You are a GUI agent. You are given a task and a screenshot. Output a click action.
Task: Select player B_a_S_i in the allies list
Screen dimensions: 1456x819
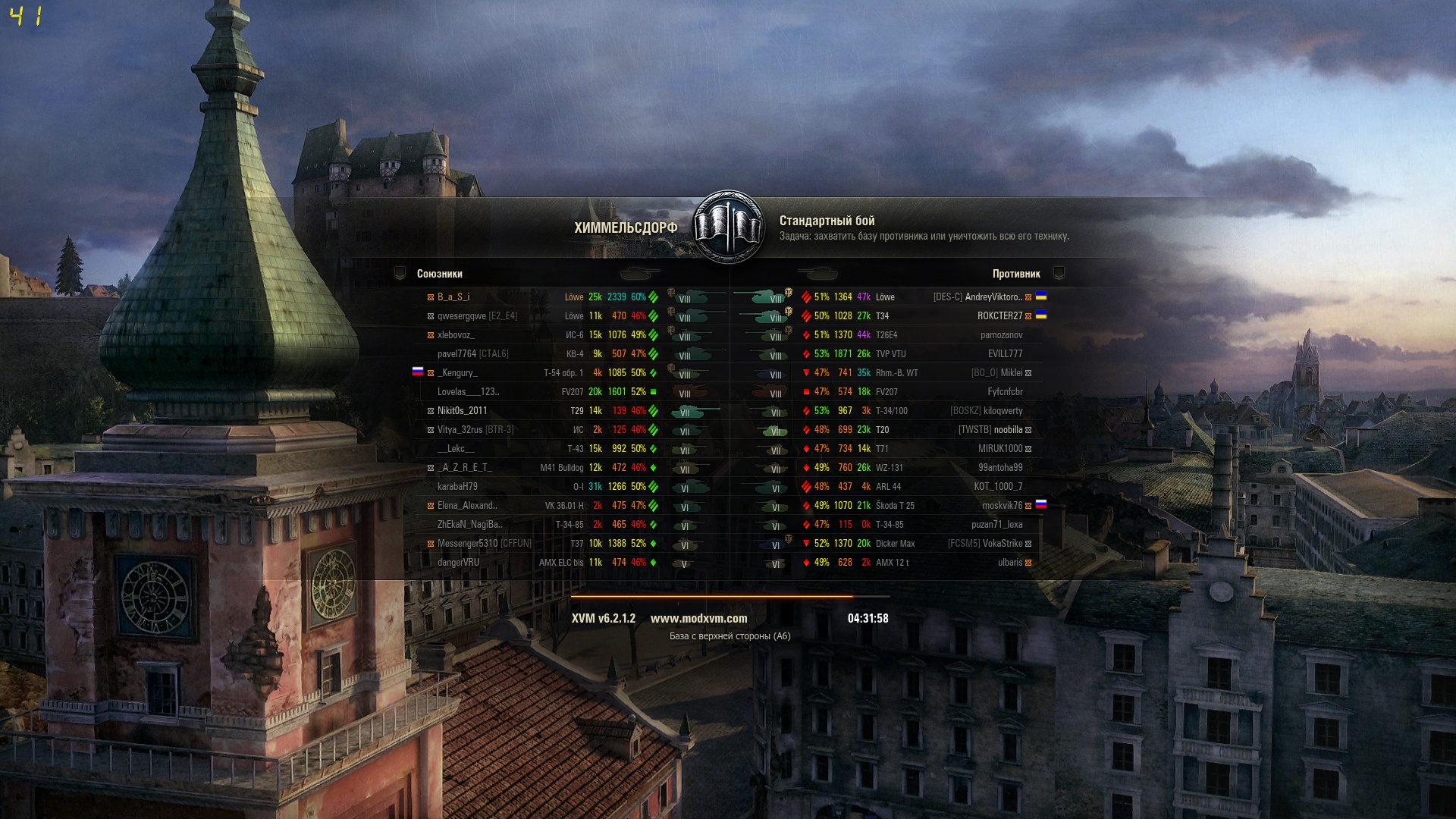(453, 297)
